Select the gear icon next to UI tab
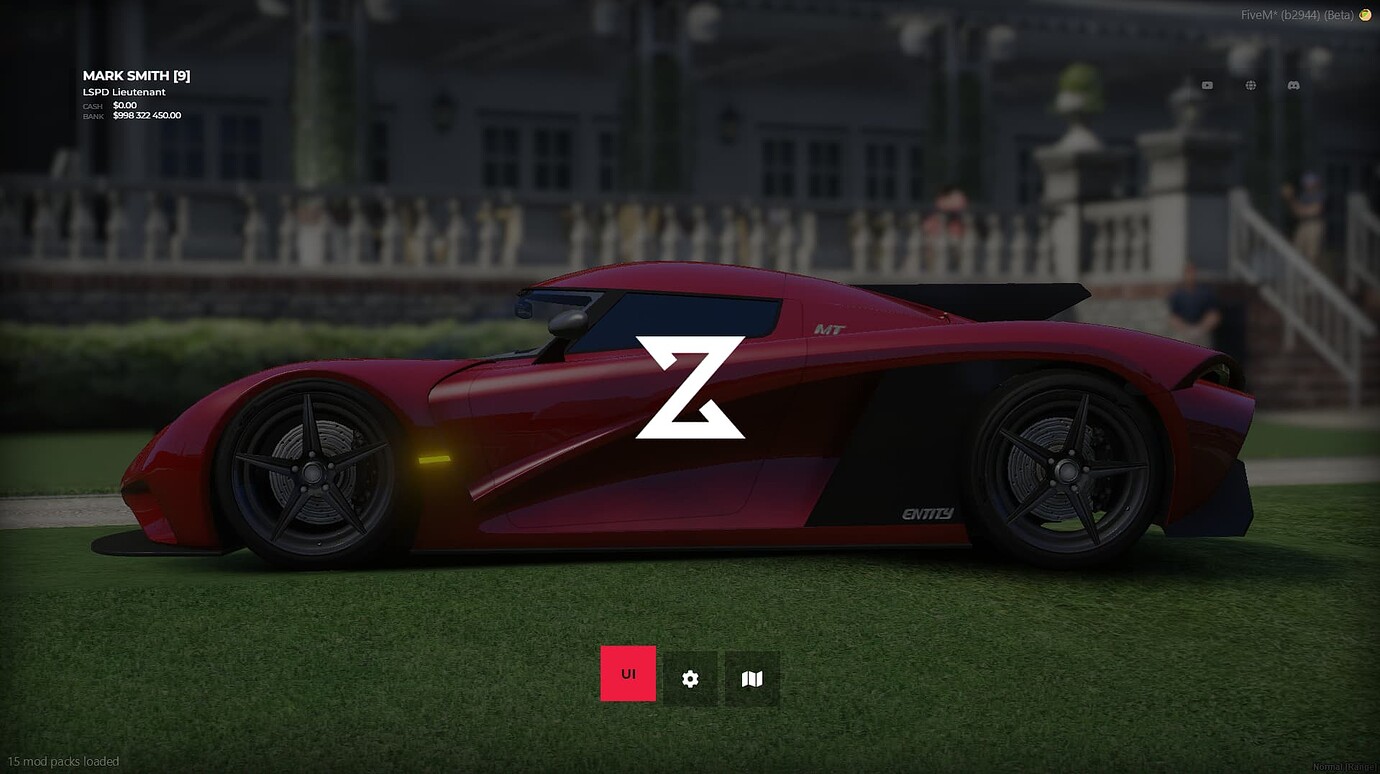This screenshot has height=774, width=1380. click(690, 678)
